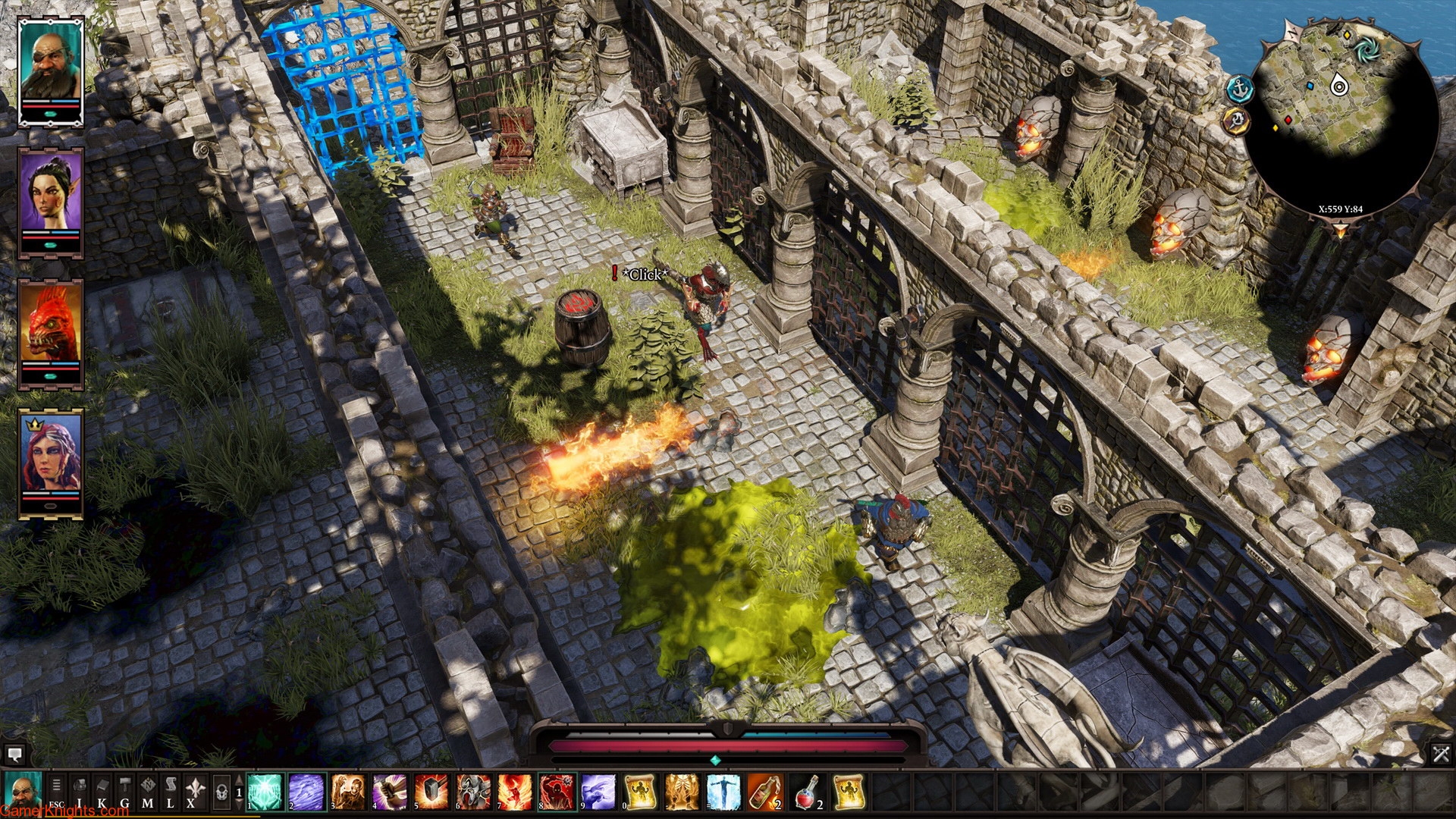The image size is (1456, 819).
Task: Select the fire grenade from the hotbar
Action: (x=766, y=792)
